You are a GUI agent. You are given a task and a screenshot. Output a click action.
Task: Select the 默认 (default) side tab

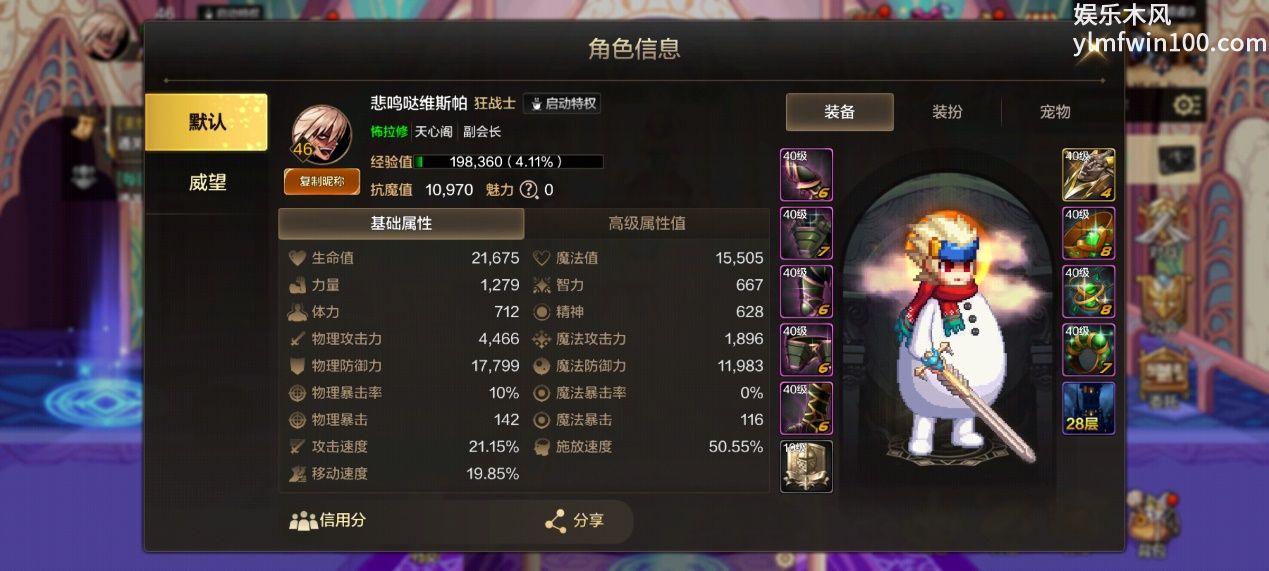tap(206, 122)
